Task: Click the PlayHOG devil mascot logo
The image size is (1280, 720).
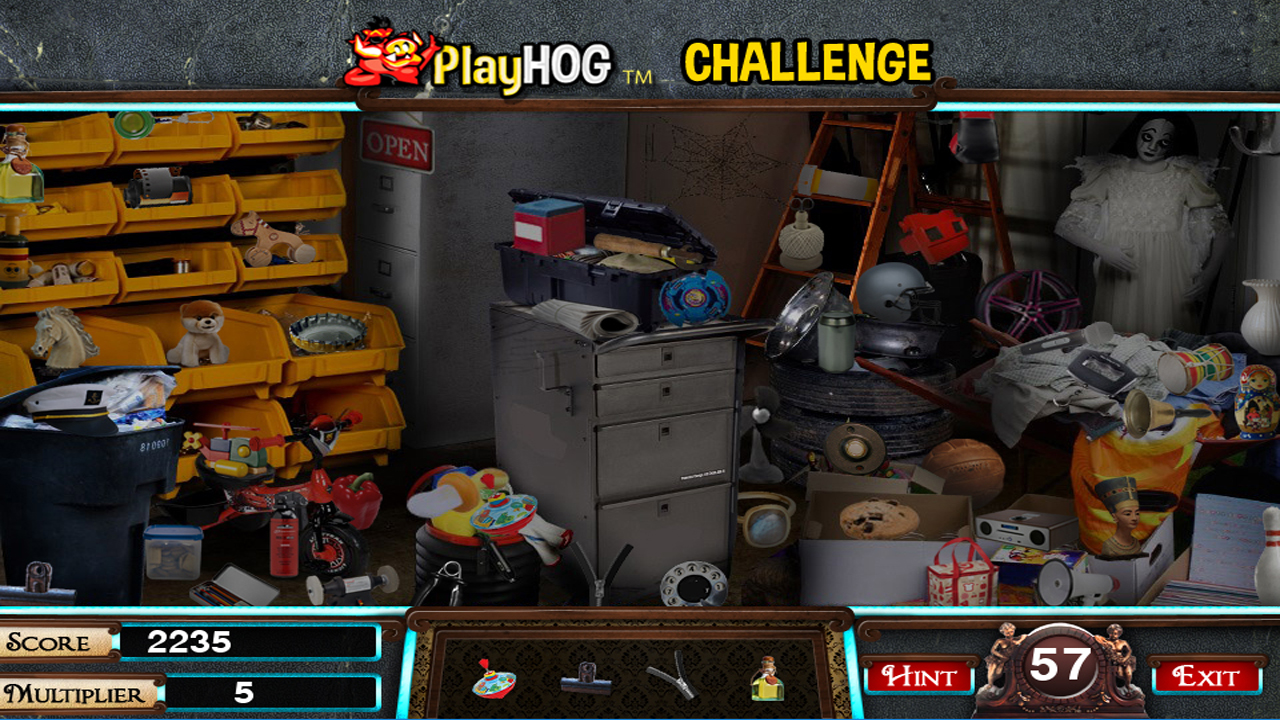Action: click(383, 55)
